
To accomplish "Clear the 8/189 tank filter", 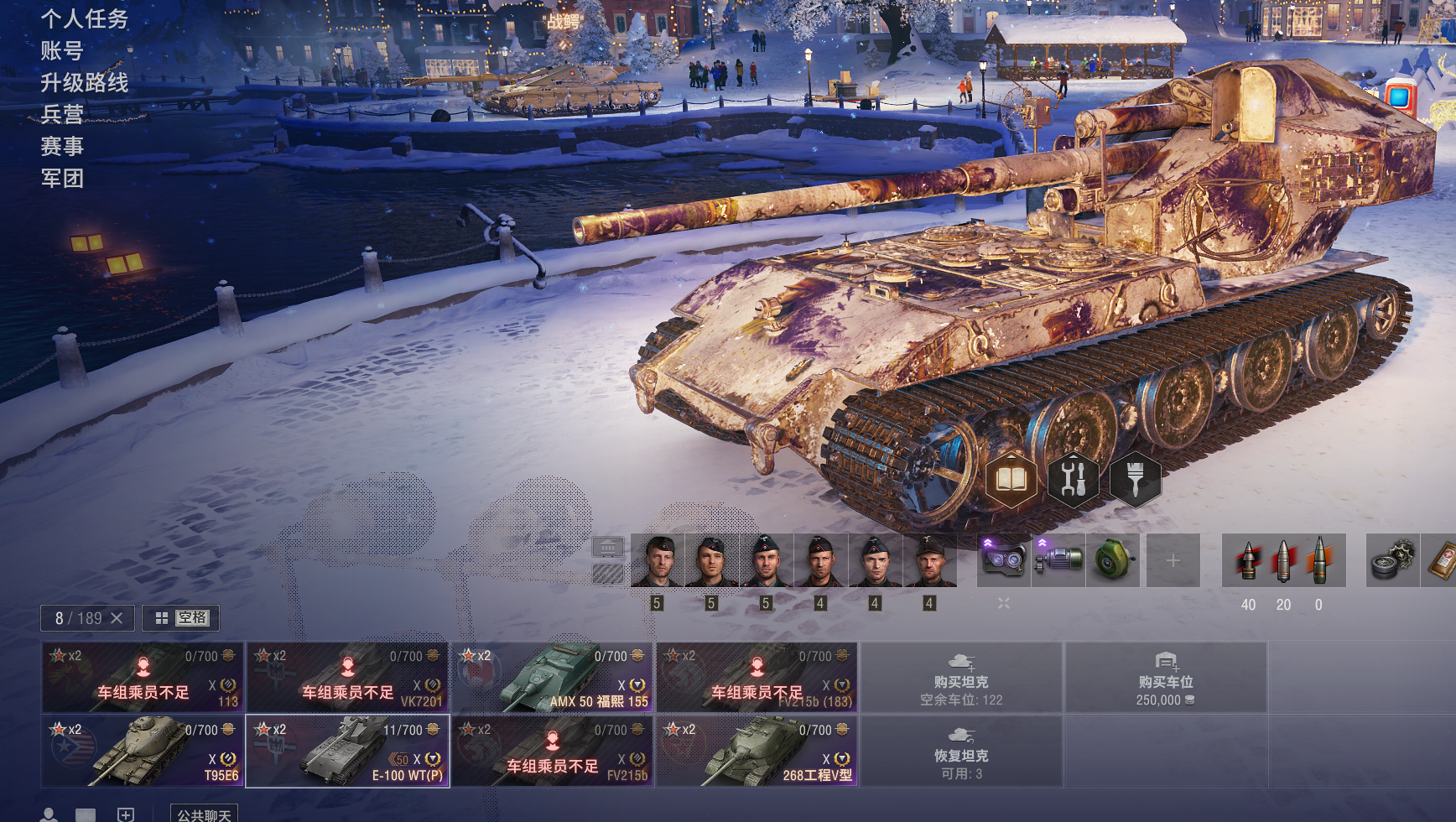I will click(117, 618).
